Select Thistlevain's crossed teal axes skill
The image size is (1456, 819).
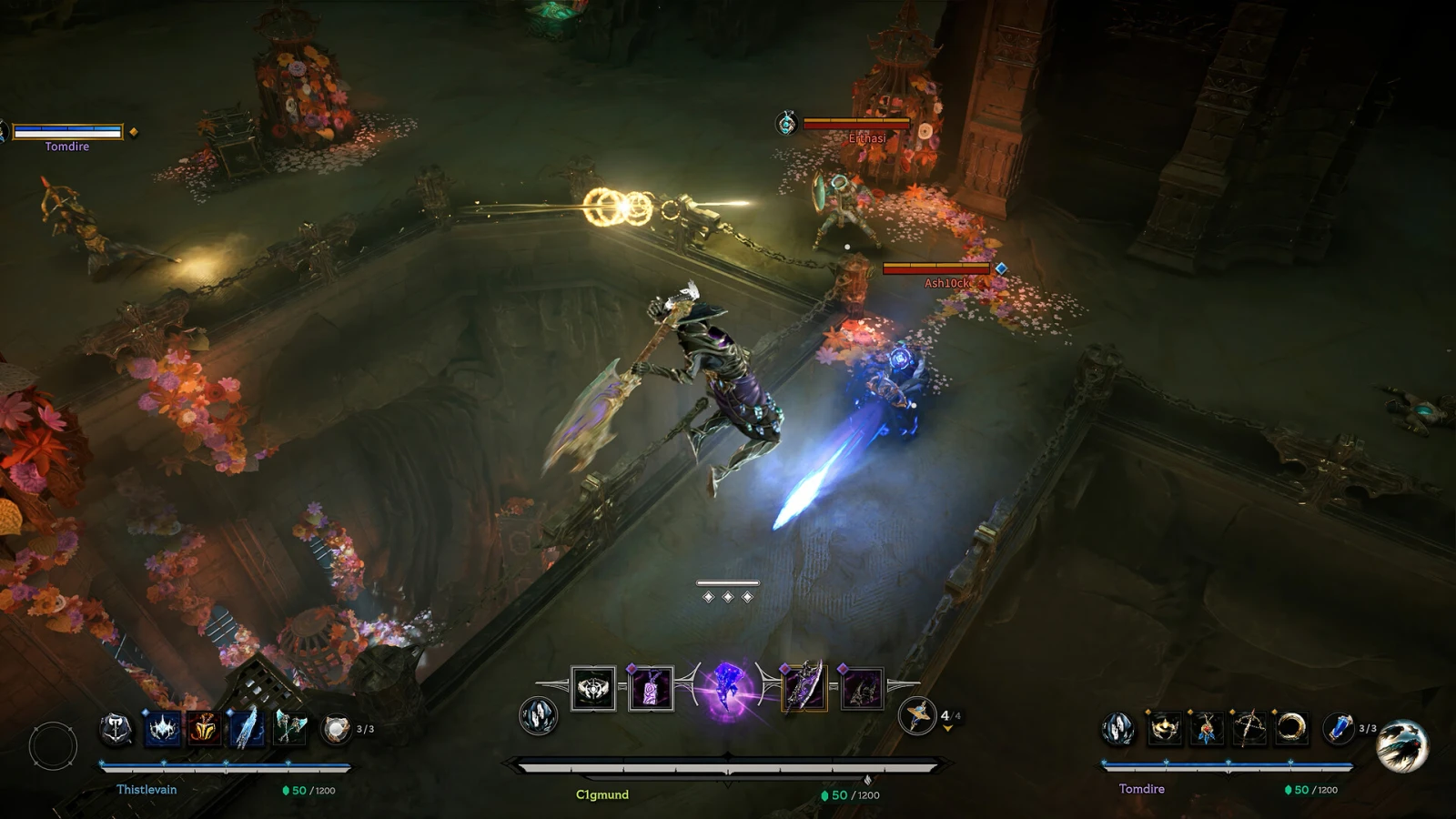(289, 728)
